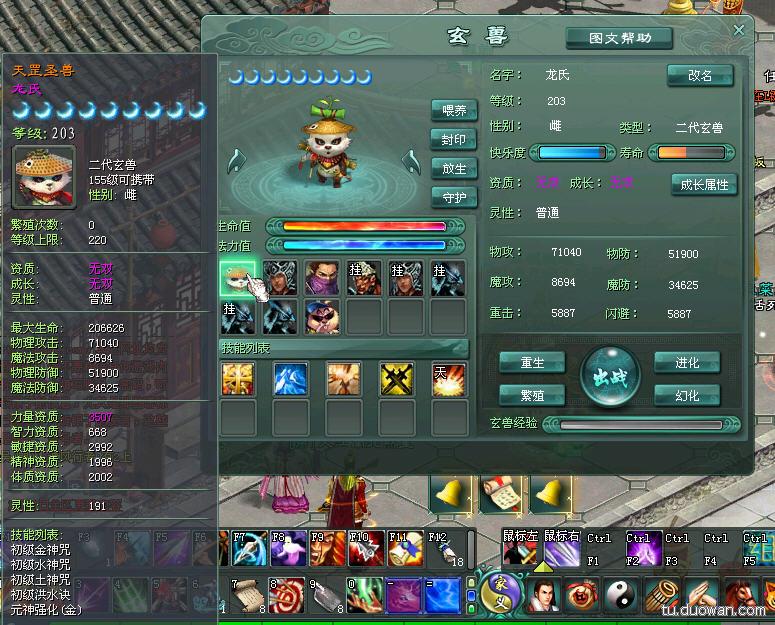Viewport: 775px width, 625px height.
Task: Open the 图文帮助 help guide
Action: 619,39
